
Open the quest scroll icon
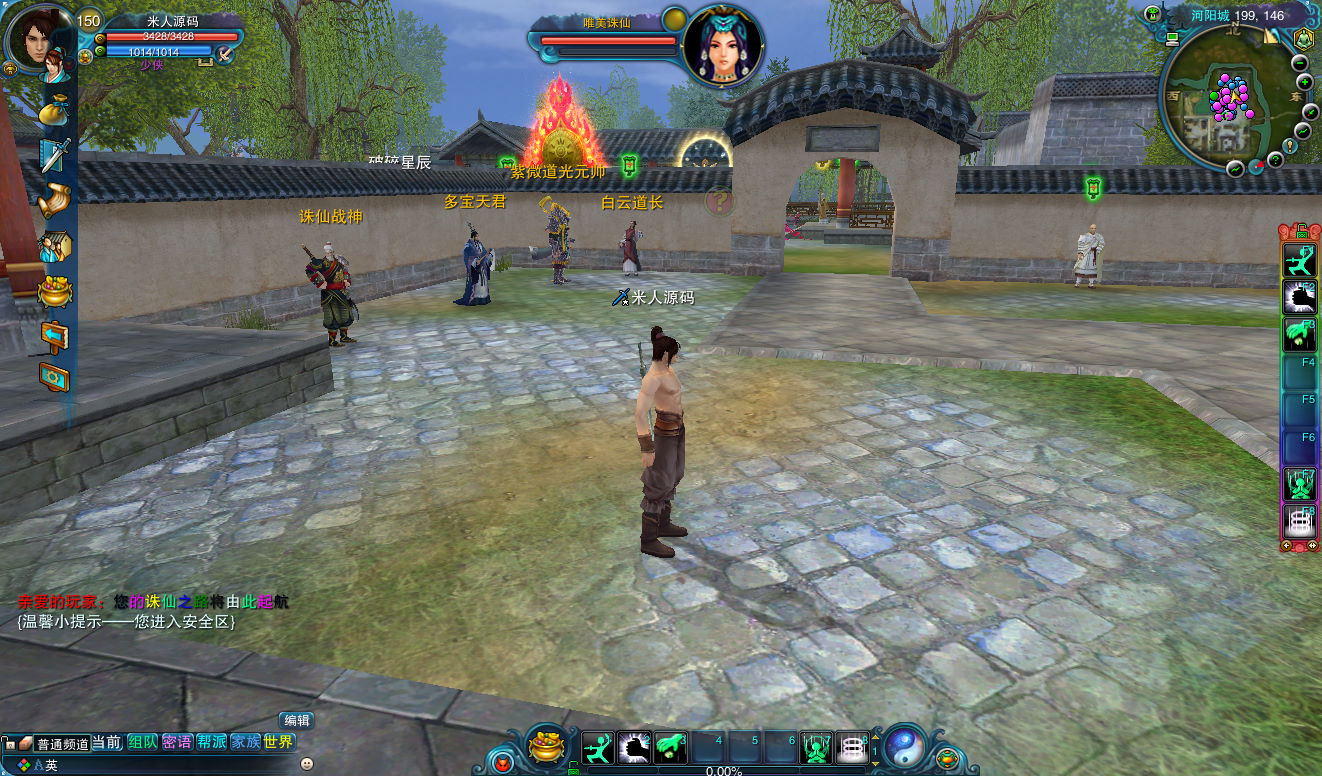click(x=54, y=201)
